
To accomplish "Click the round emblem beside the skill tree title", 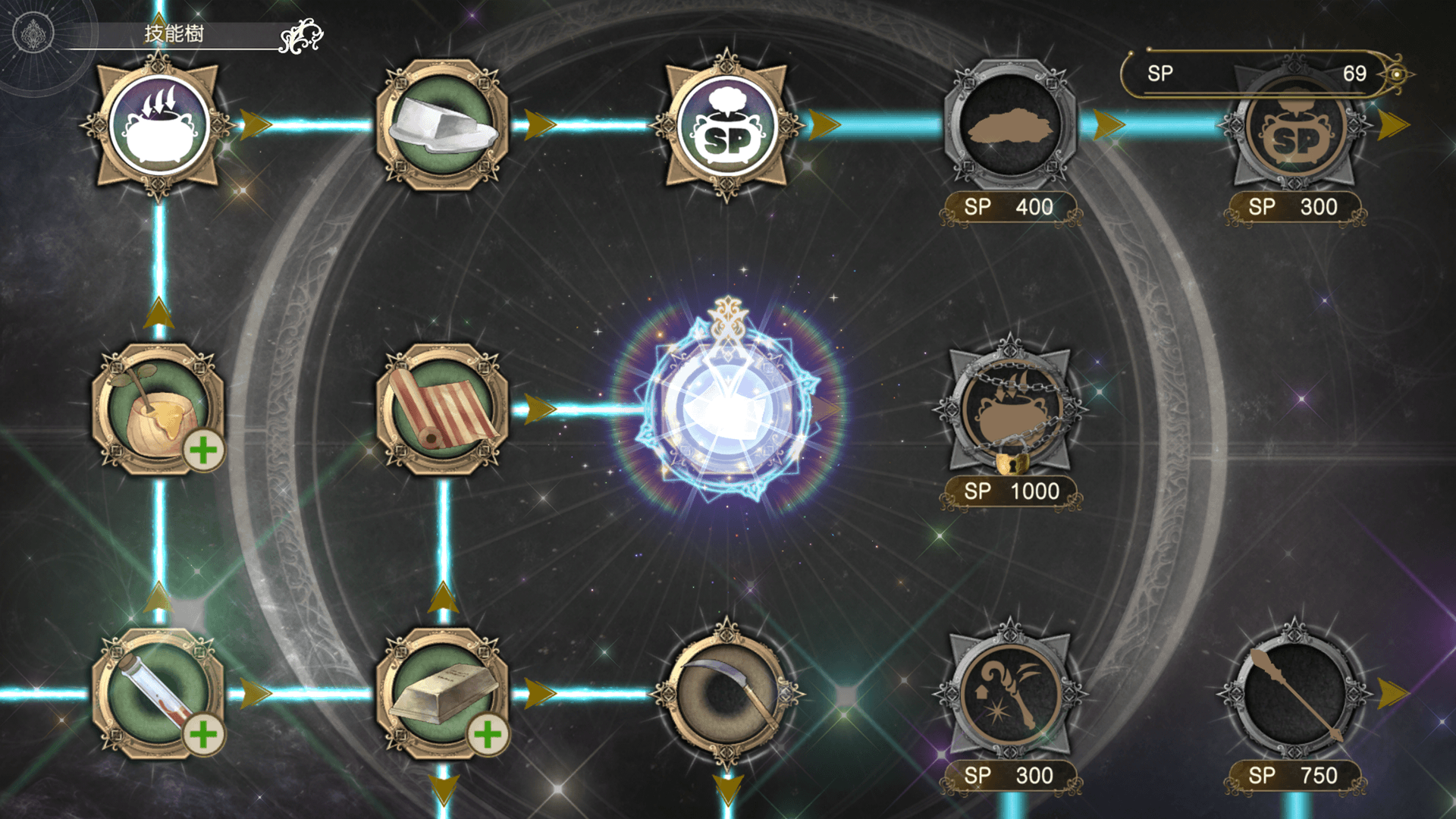I will click(33, 33).
